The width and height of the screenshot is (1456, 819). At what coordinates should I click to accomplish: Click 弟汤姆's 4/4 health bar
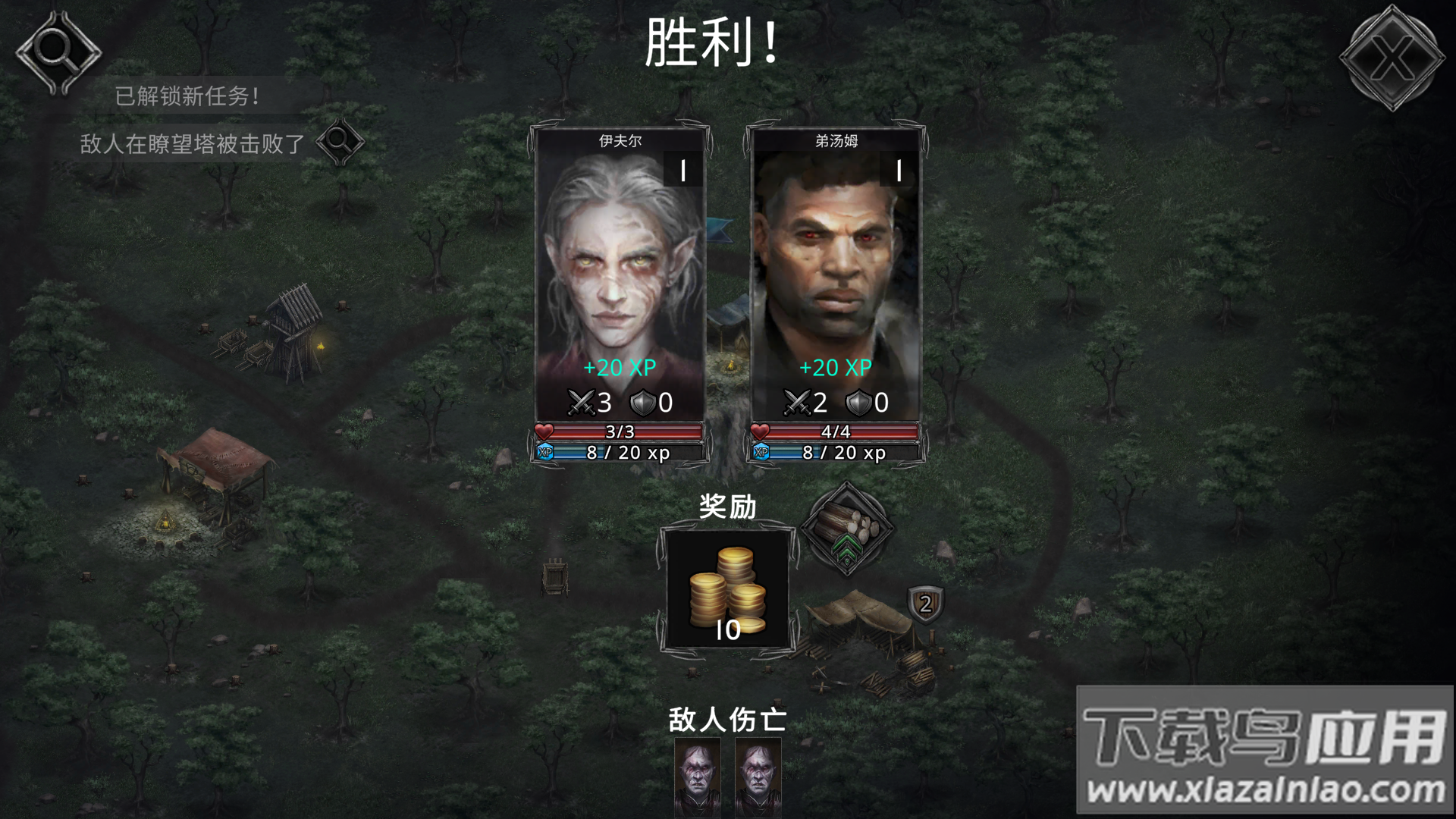[838, 431]
